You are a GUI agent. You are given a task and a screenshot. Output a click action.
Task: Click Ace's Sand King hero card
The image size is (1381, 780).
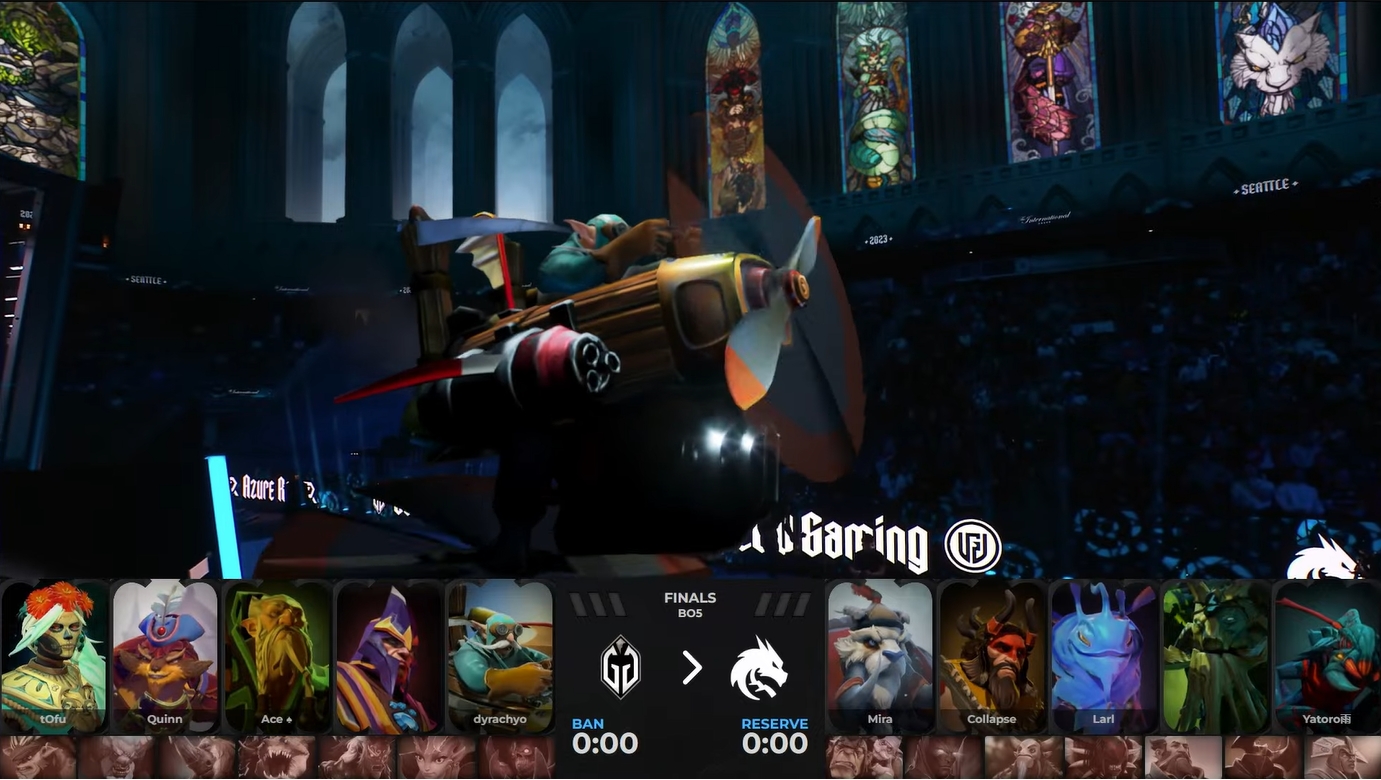point(277,656)
